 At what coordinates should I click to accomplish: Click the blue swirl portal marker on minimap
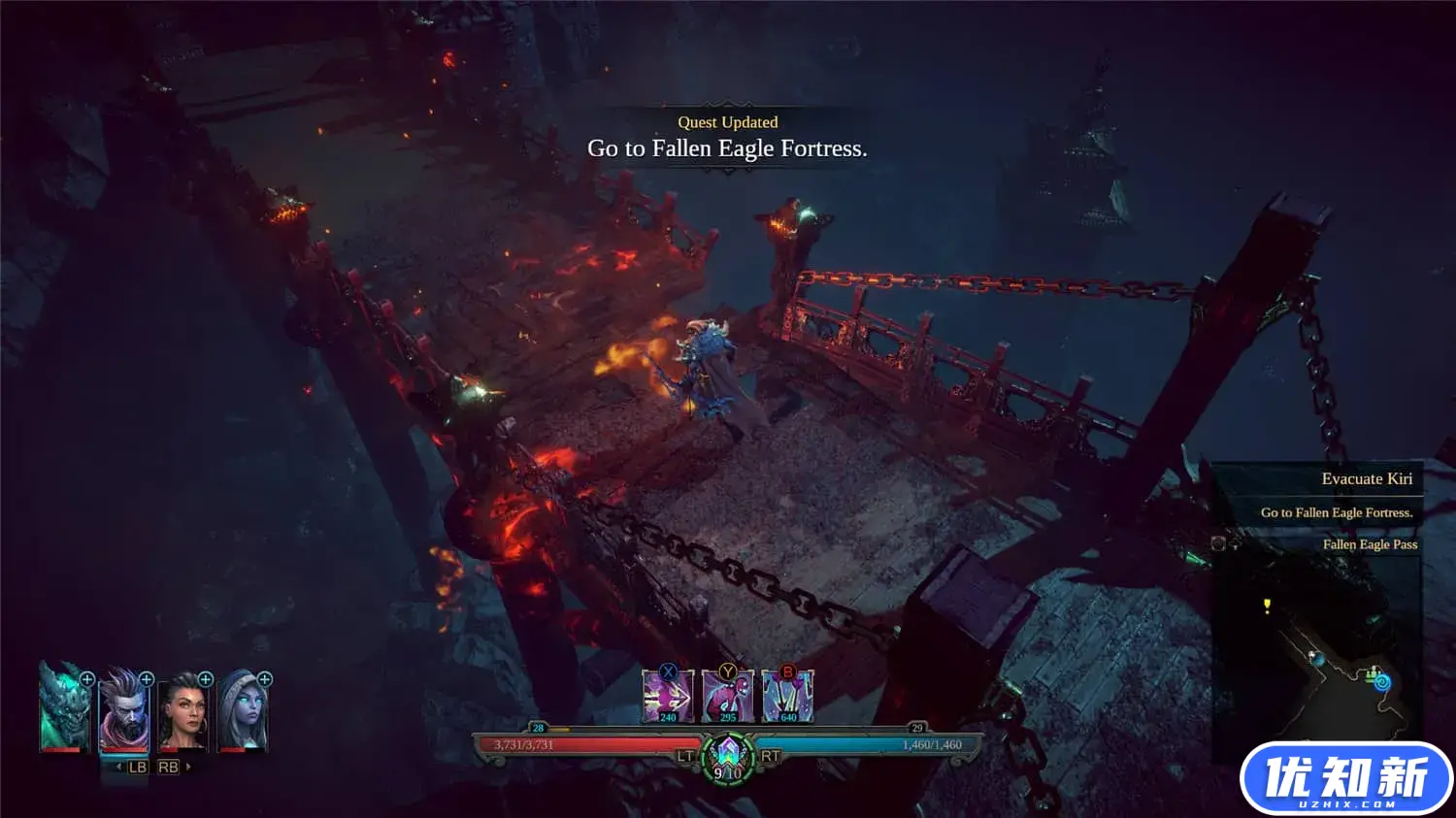1382,683
